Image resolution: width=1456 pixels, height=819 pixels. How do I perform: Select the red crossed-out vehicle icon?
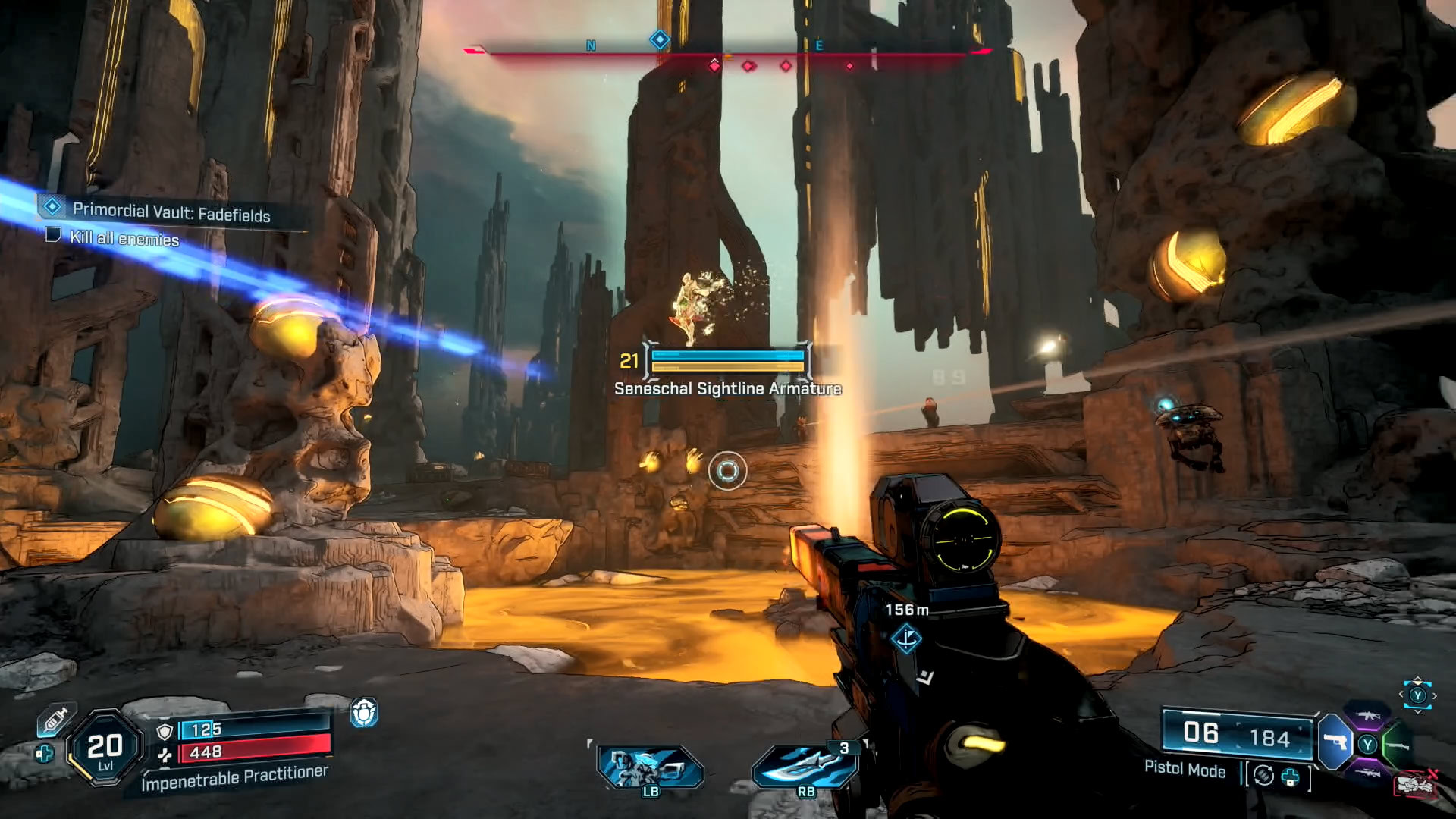(1415, 783)
